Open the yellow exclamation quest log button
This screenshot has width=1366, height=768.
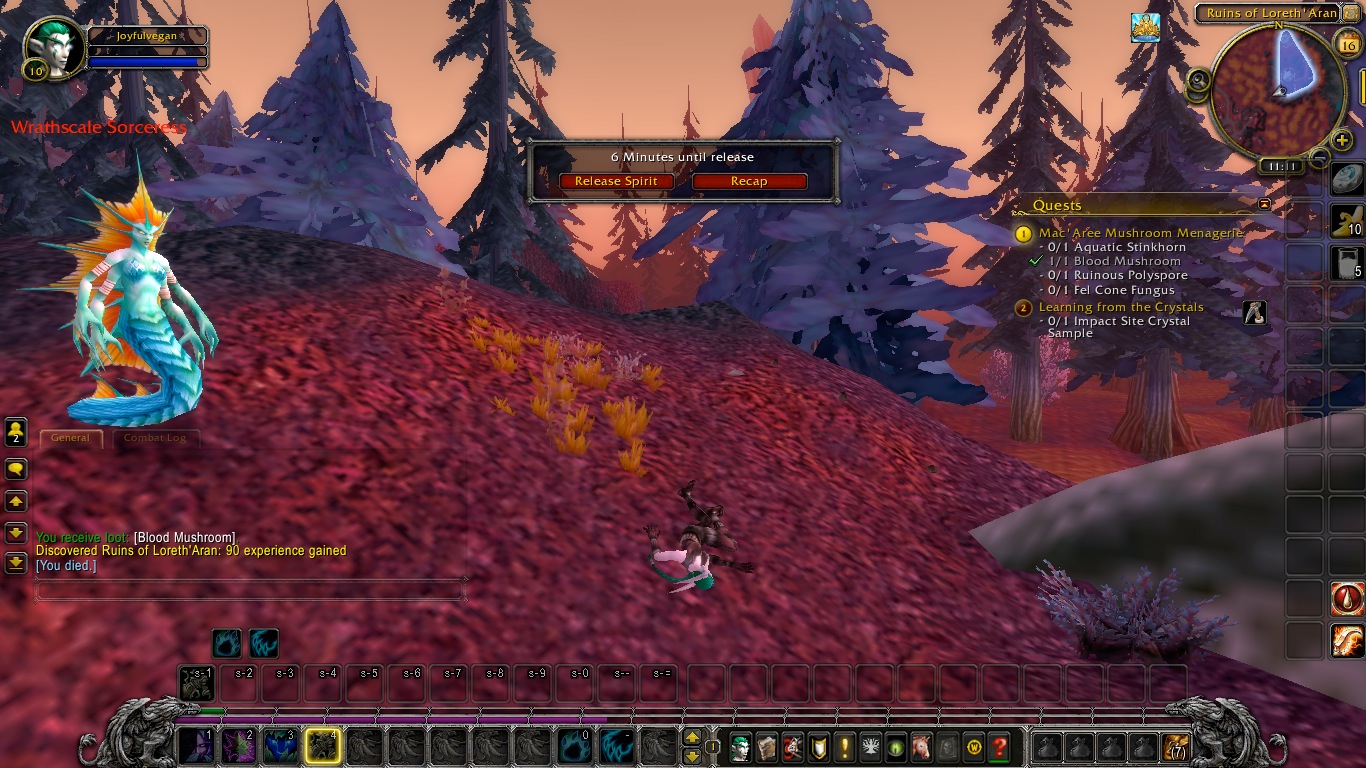[844, 747]
